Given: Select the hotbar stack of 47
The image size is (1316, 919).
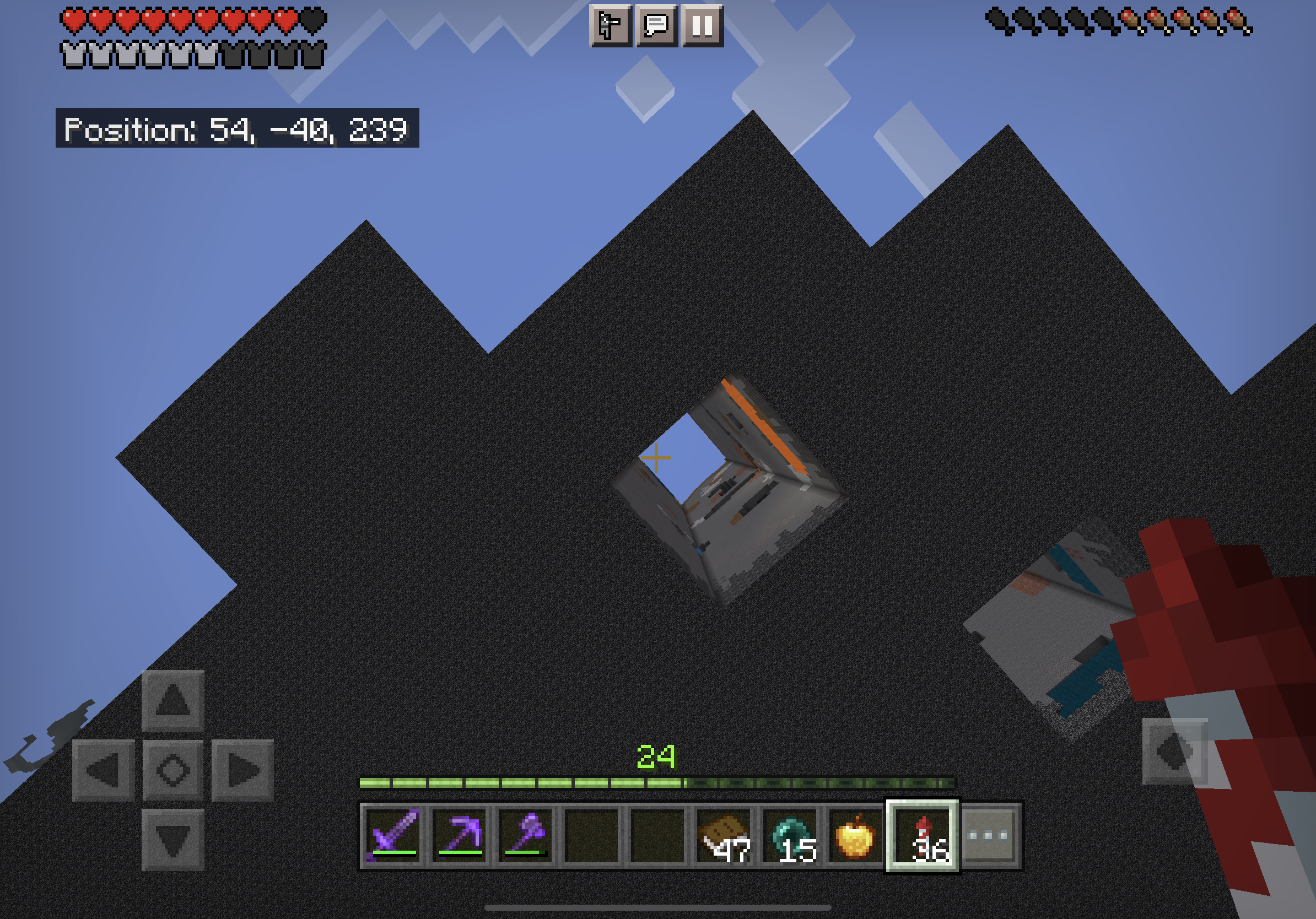Looking at the screenshot, I should pyautogui.click(x=724, y=835).
